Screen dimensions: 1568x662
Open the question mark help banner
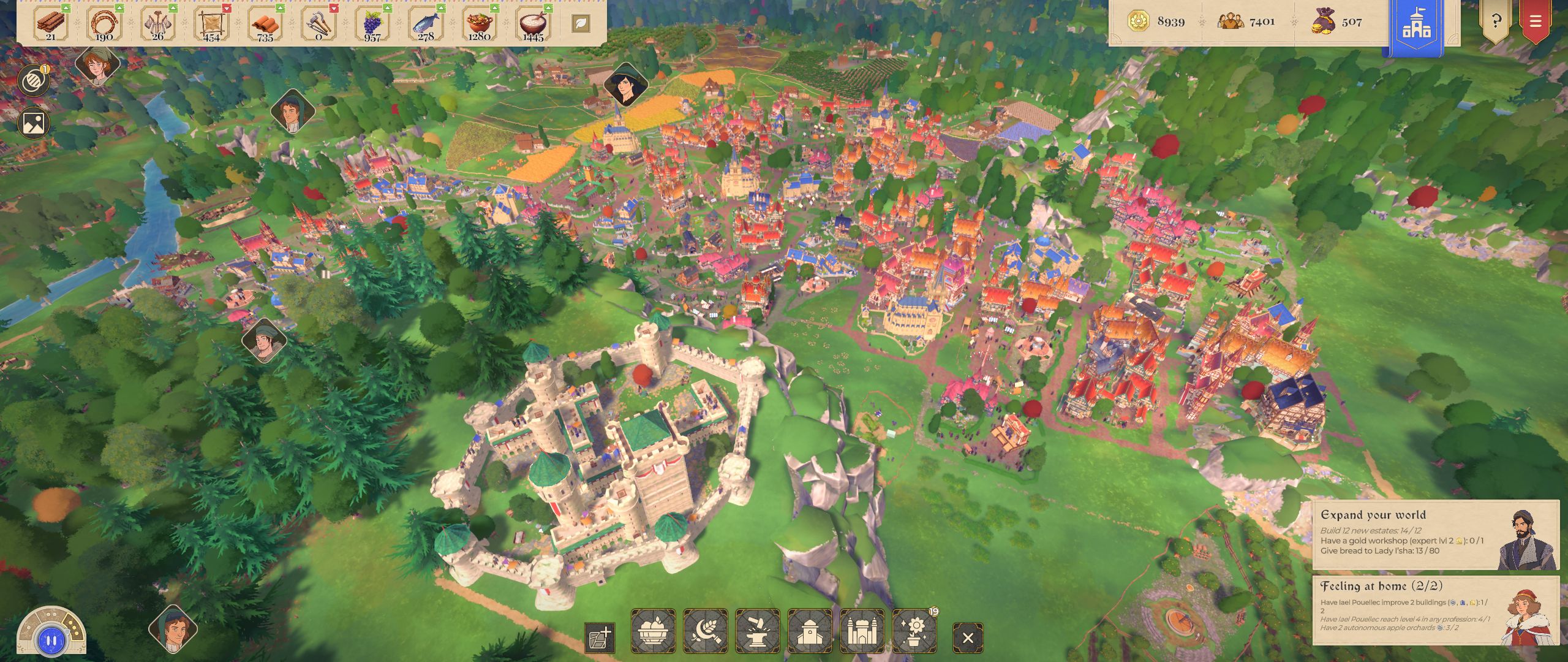point(1496,22)
